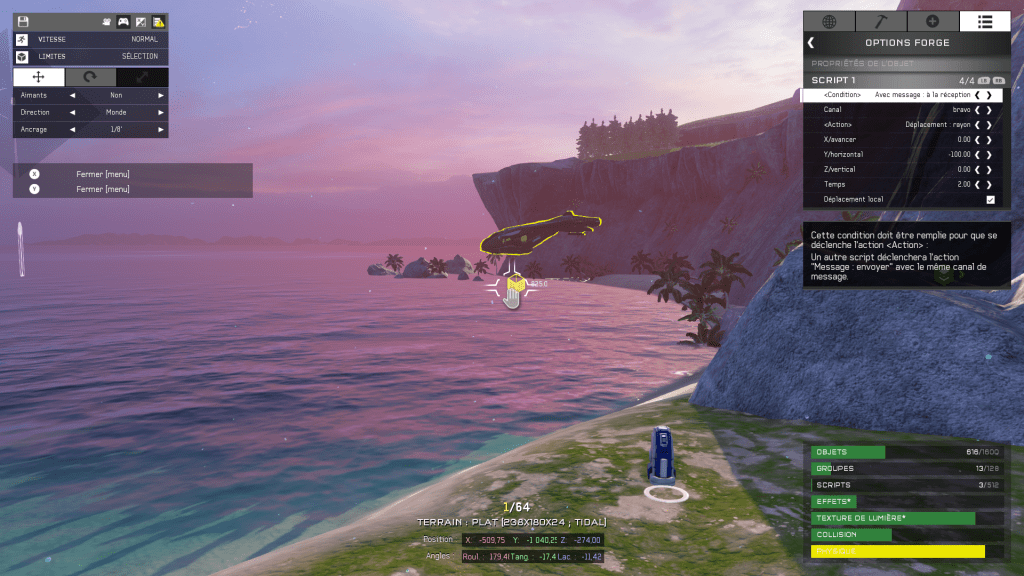
Task: Increase the Ancrage snap value
Action: [x=160, y=129]
